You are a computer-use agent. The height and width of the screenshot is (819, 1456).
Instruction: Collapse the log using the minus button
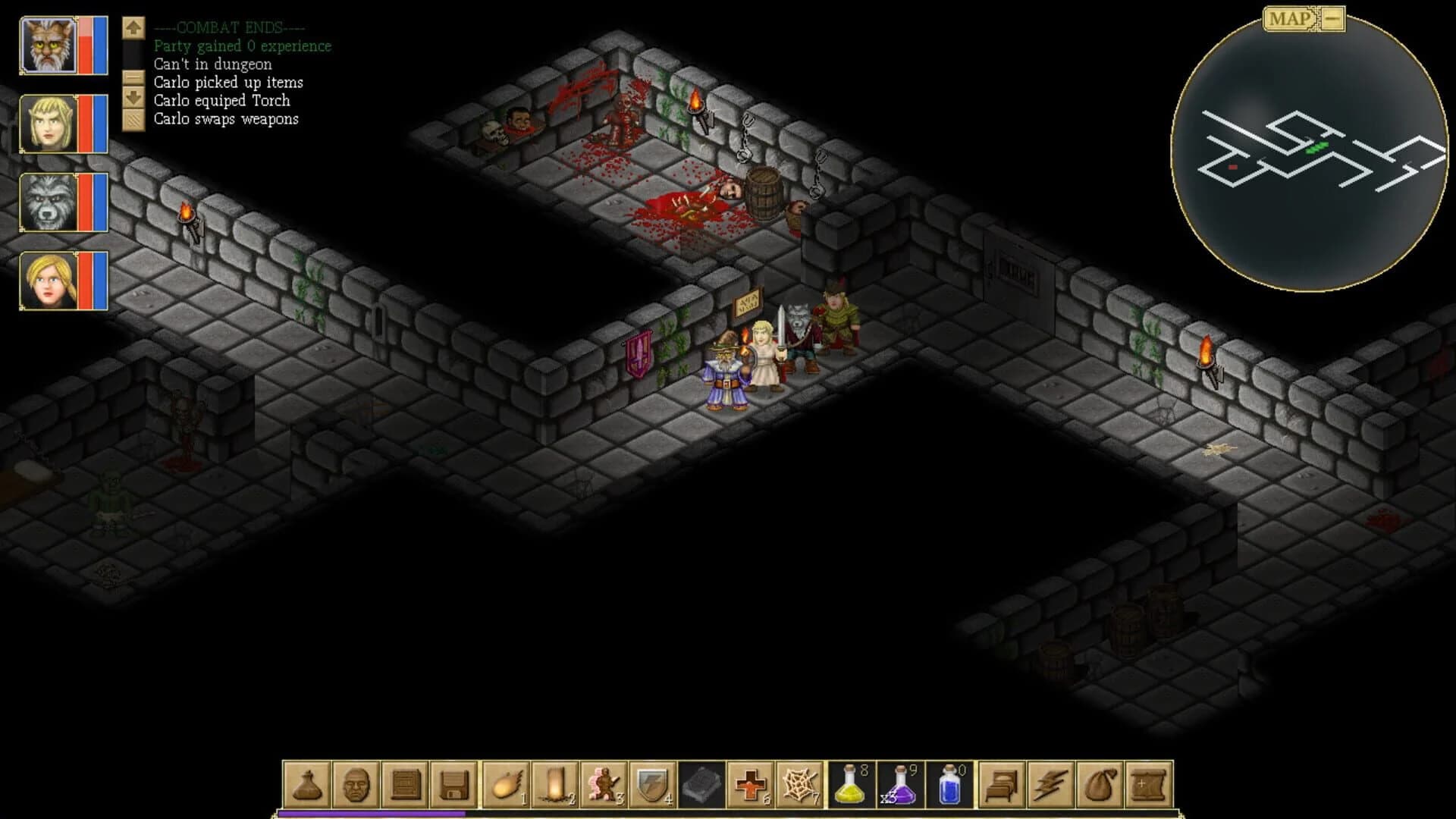tap(133, 77)
